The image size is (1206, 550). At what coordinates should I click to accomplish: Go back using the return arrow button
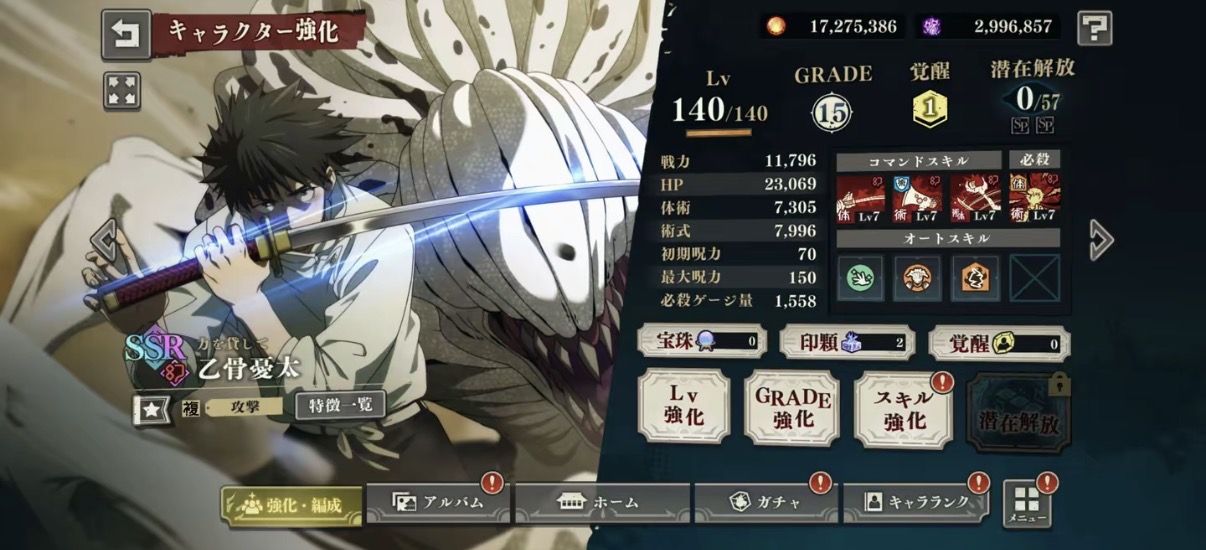(126, 35)
